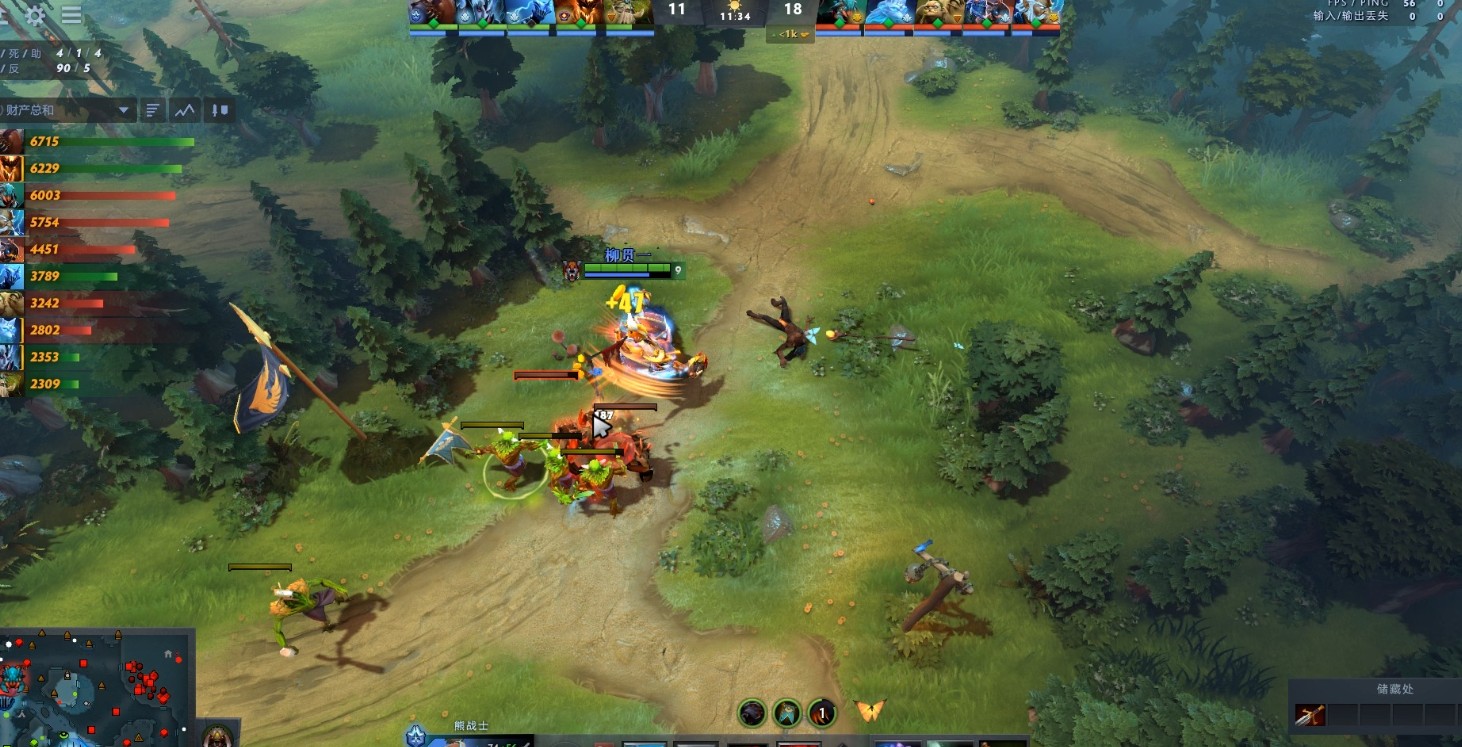
Task: Select the sword item in the 储藏处 stash
Action: [1310, 714]
